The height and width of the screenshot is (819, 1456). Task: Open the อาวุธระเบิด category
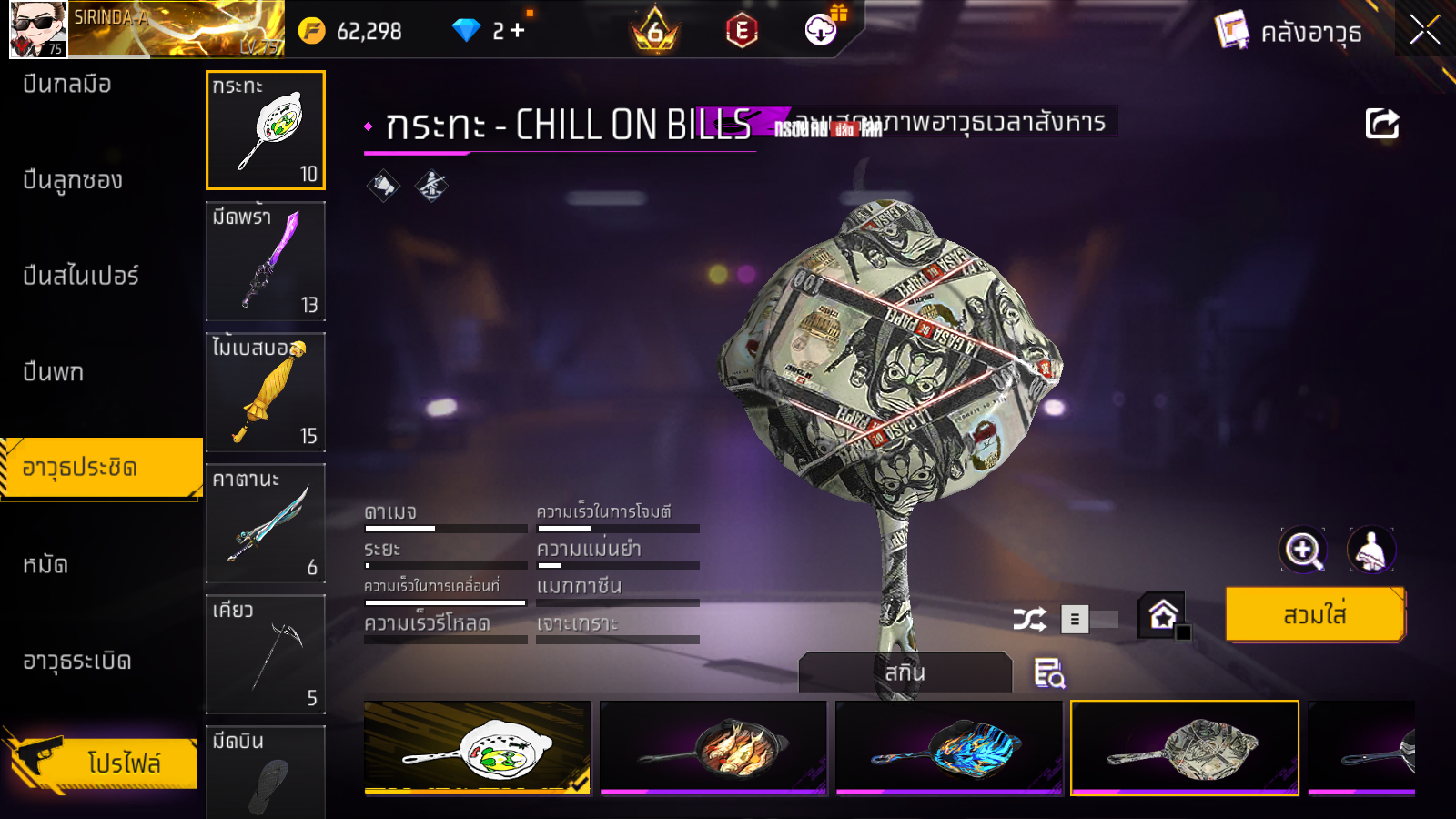pos(77,662)
